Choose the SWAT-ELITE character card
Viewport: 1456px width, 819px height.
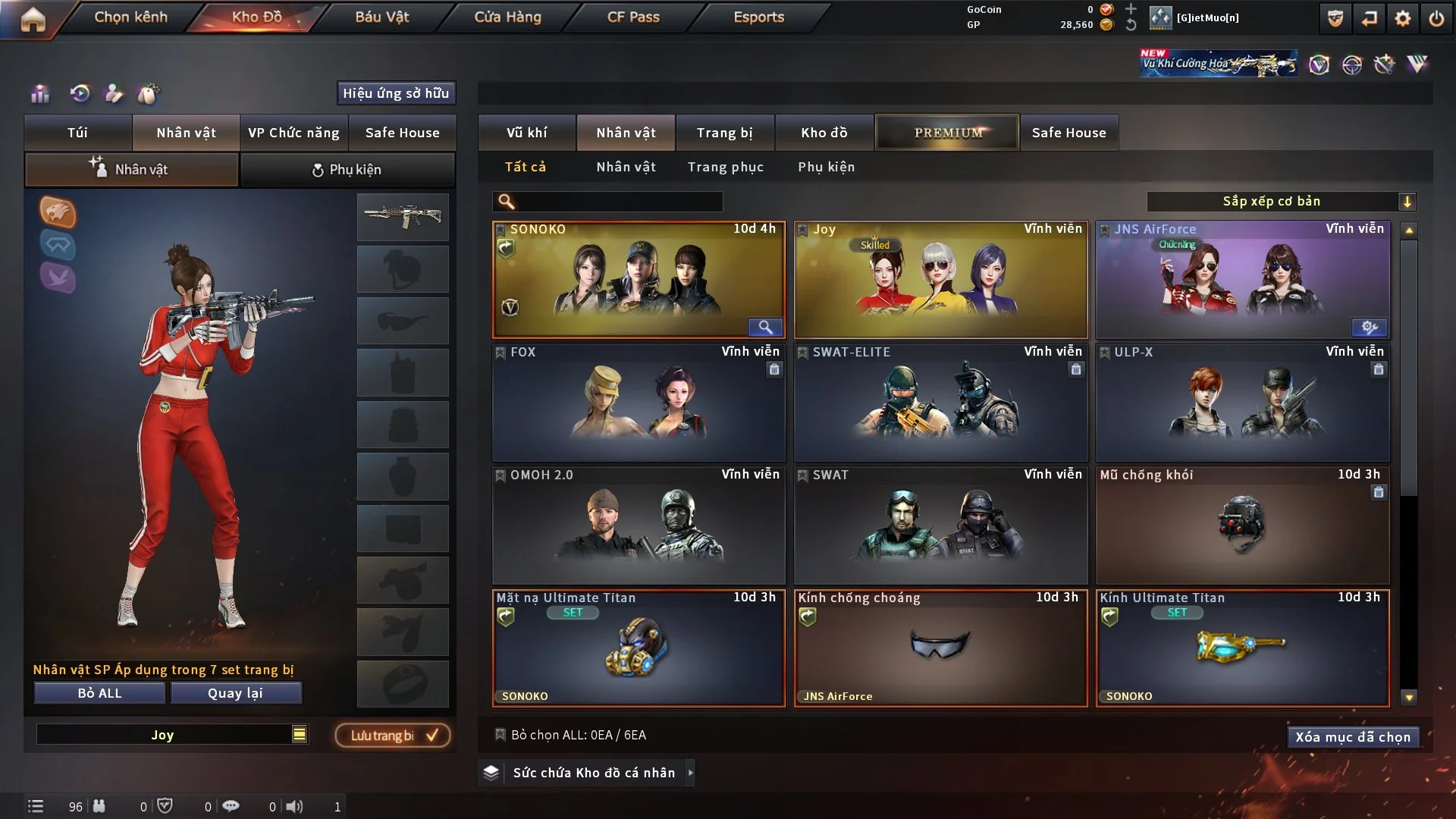pyautogui.click(x=940, y=402)
